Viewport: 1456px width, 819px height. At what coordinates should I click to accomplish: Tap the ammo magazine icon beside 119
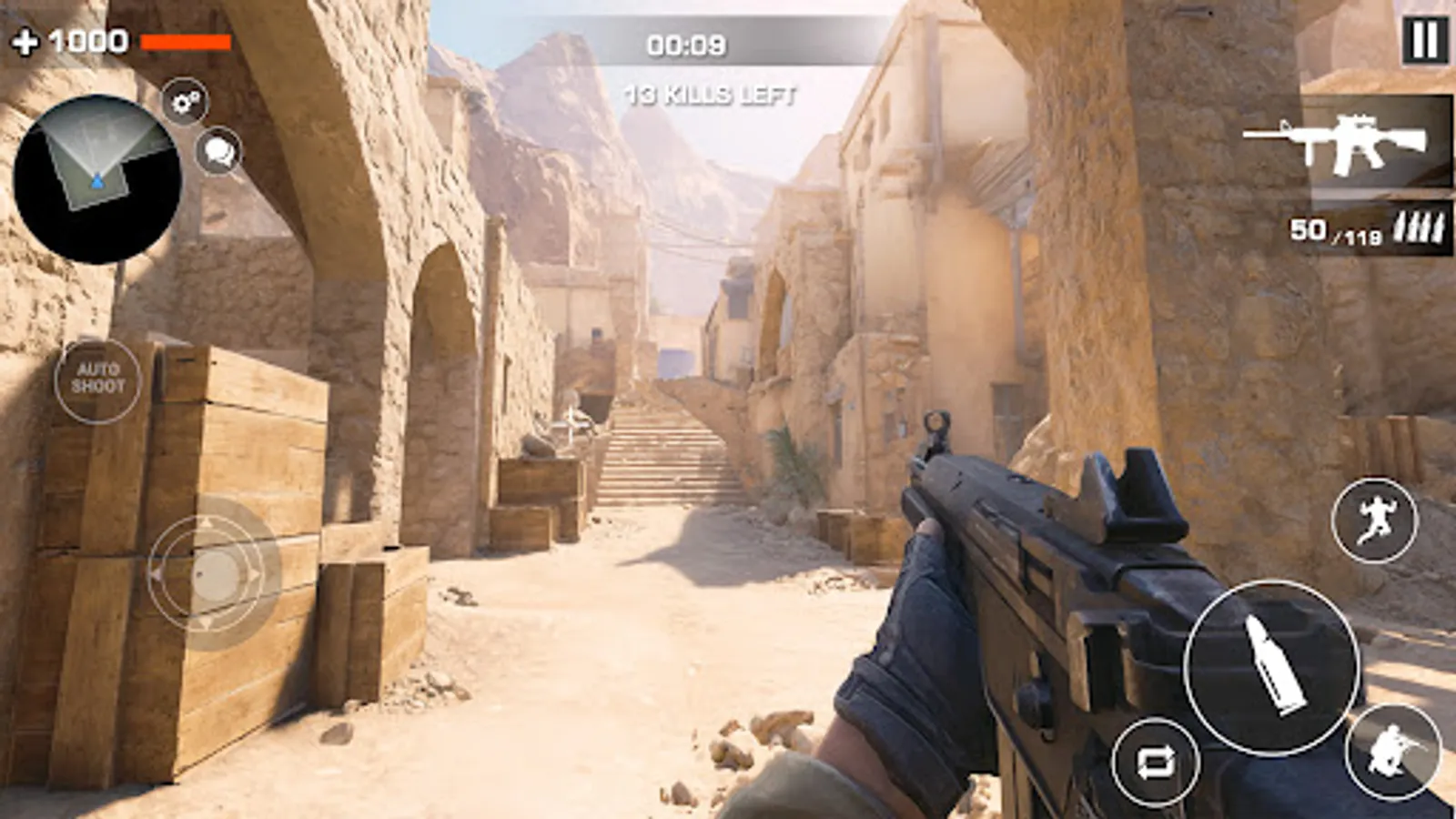click(1421, 231)
